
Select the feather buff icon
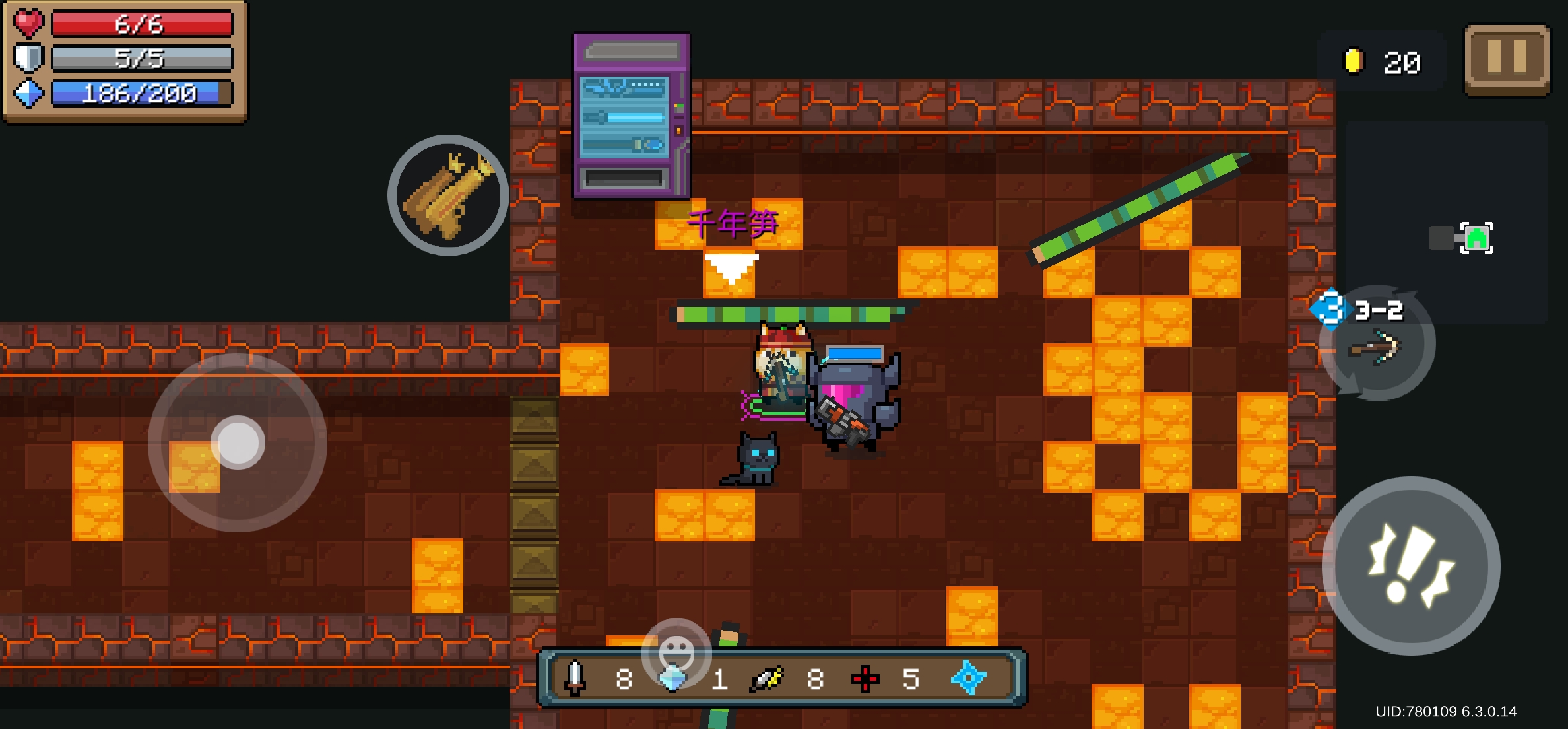[767, 679]
